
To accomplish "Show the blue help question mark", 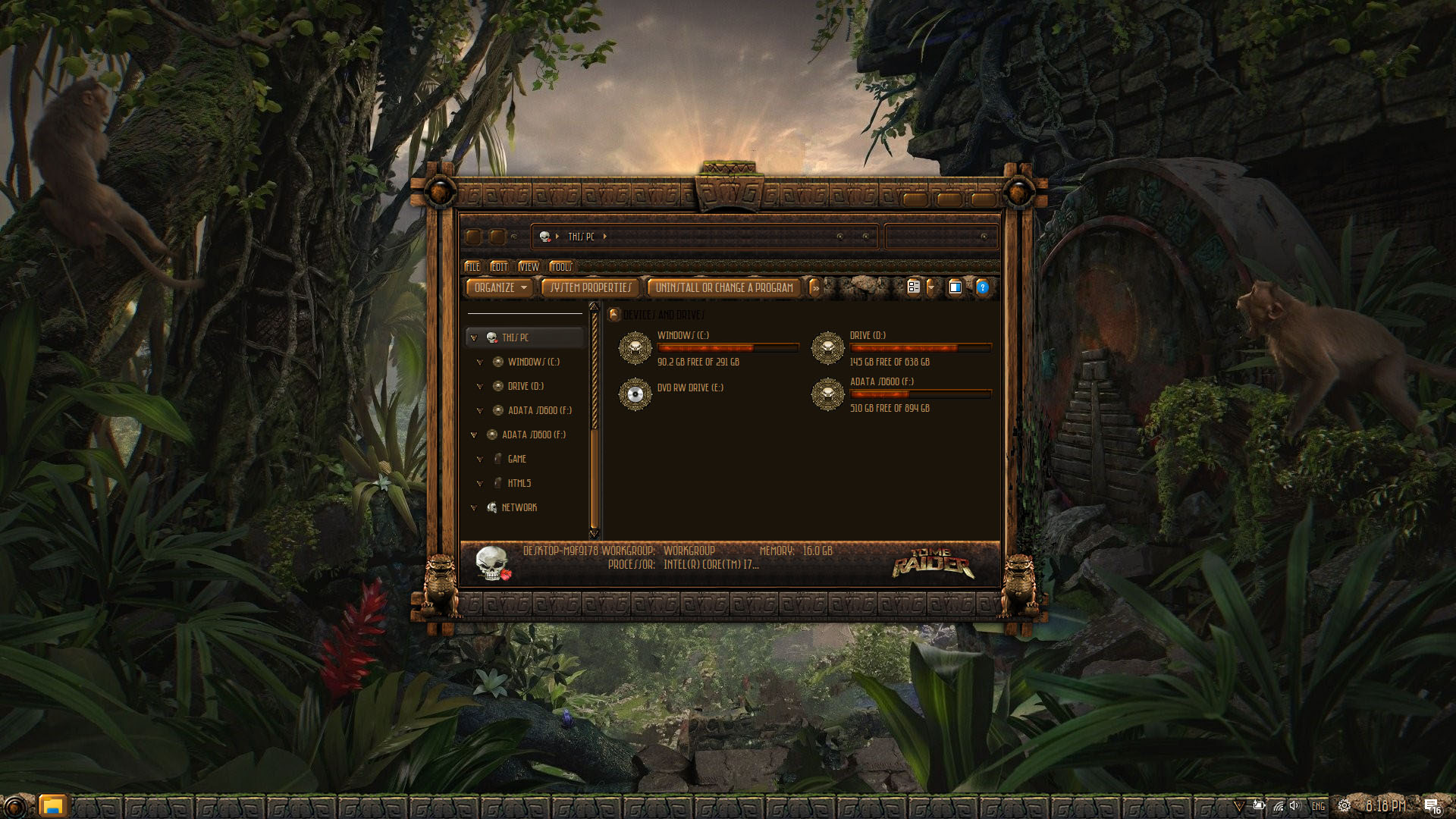I will tap(982, 287).
